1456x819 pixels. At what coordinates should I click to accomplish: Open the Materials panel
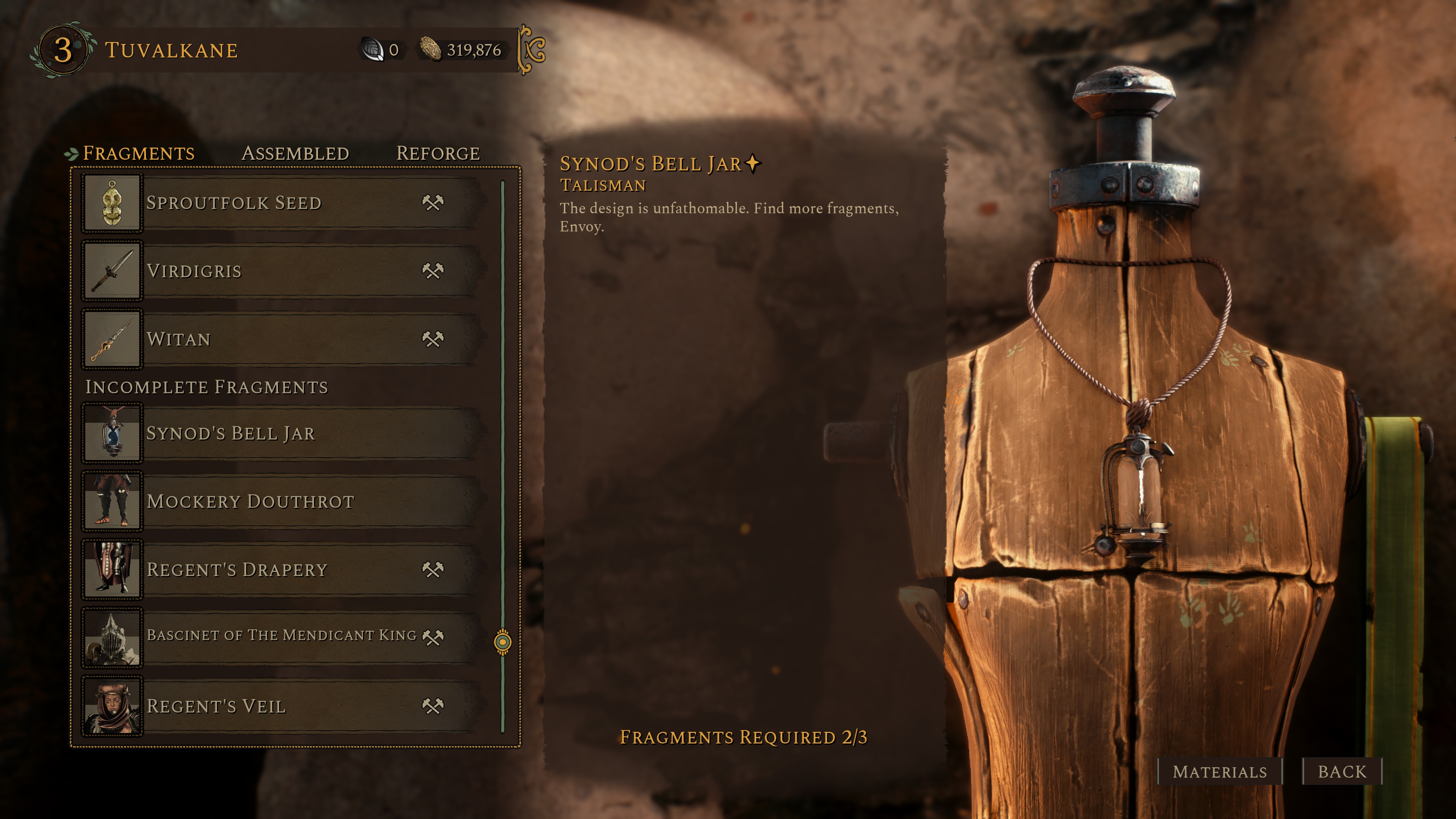point(1219,772)
